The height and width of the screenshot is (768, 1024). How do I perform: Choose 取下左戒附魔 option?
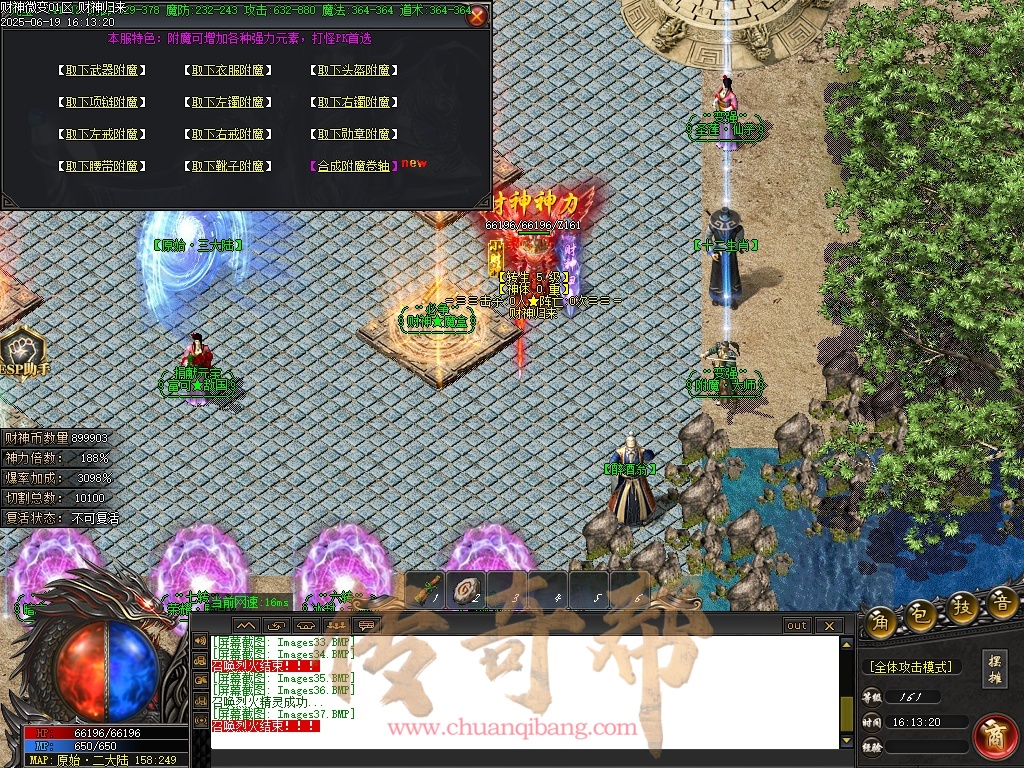(102, 134)
